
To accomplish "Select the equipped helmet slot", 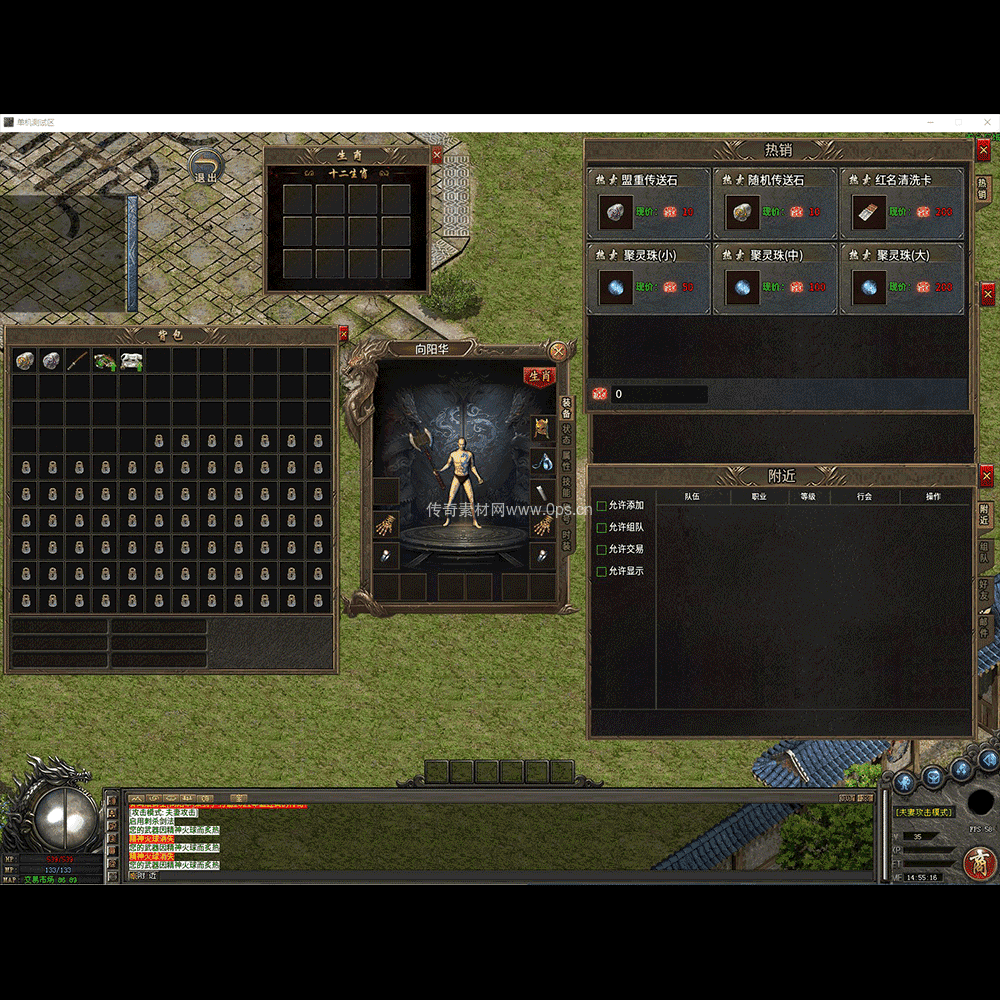I will (542, 428).
